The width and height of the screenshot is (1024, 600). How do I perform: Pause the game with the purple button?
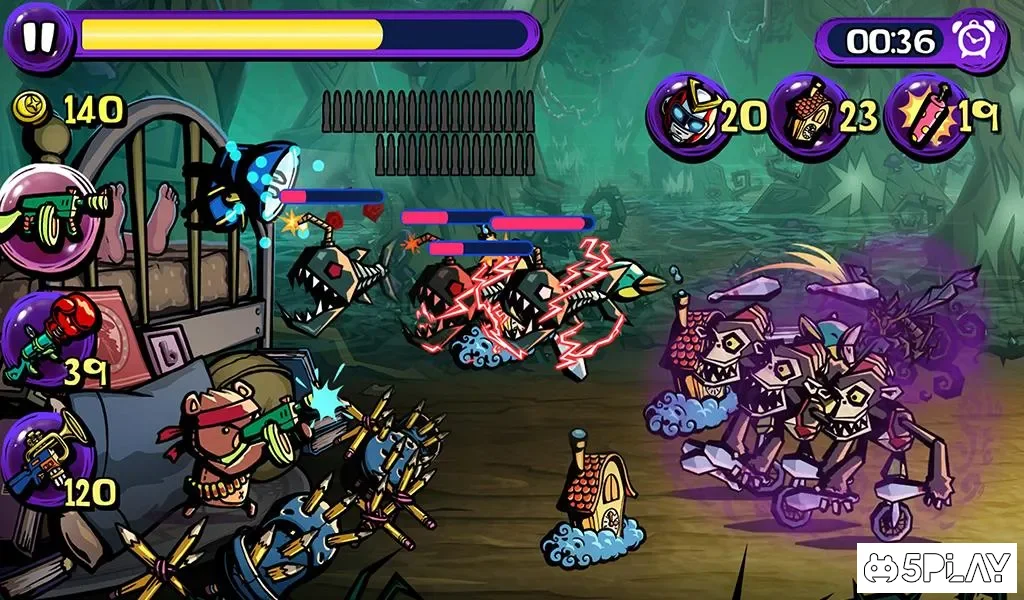tap(38, 36)
